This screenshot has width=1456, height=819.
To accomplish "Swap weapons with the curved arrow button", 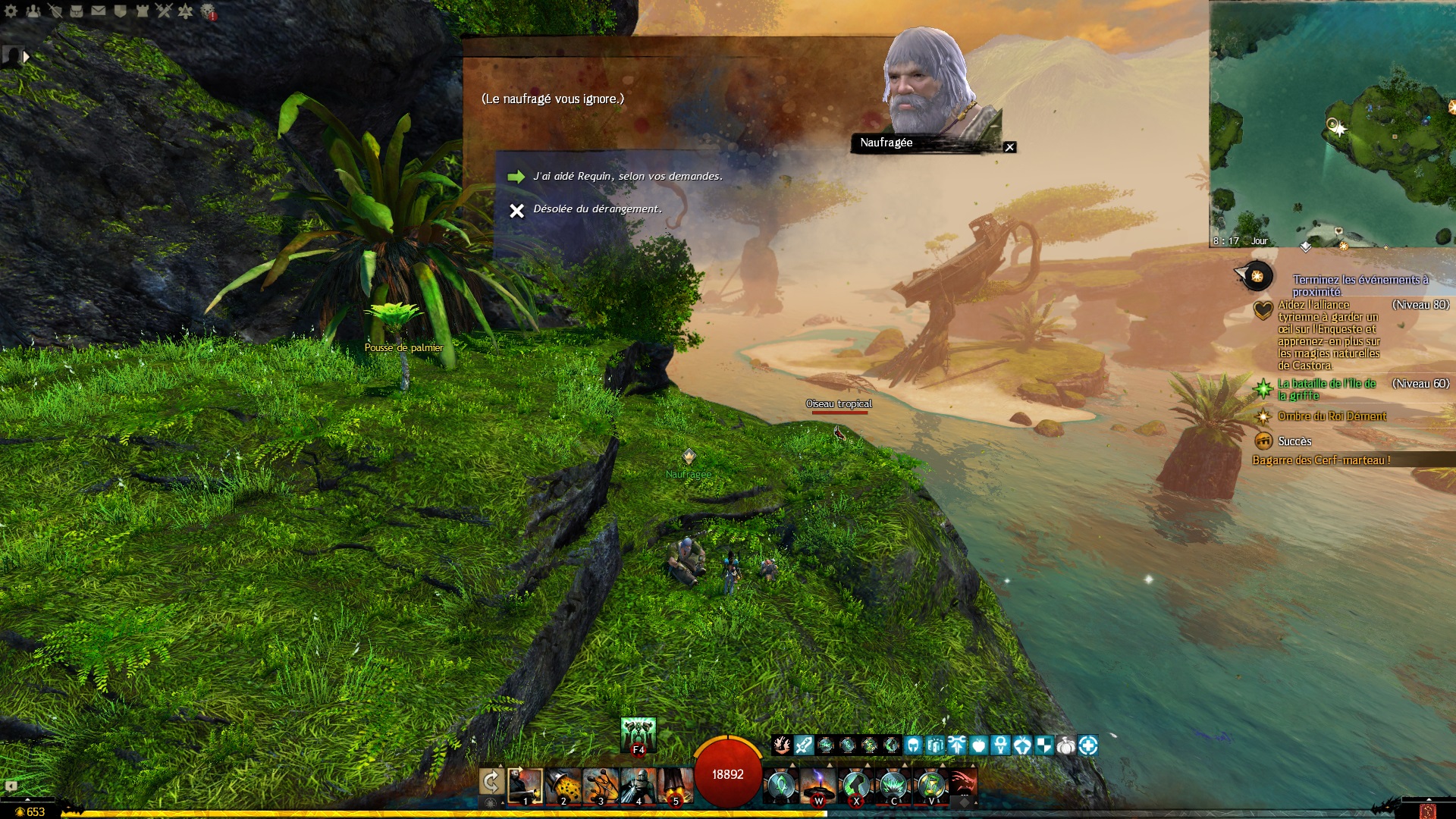I will pos(491,782).
